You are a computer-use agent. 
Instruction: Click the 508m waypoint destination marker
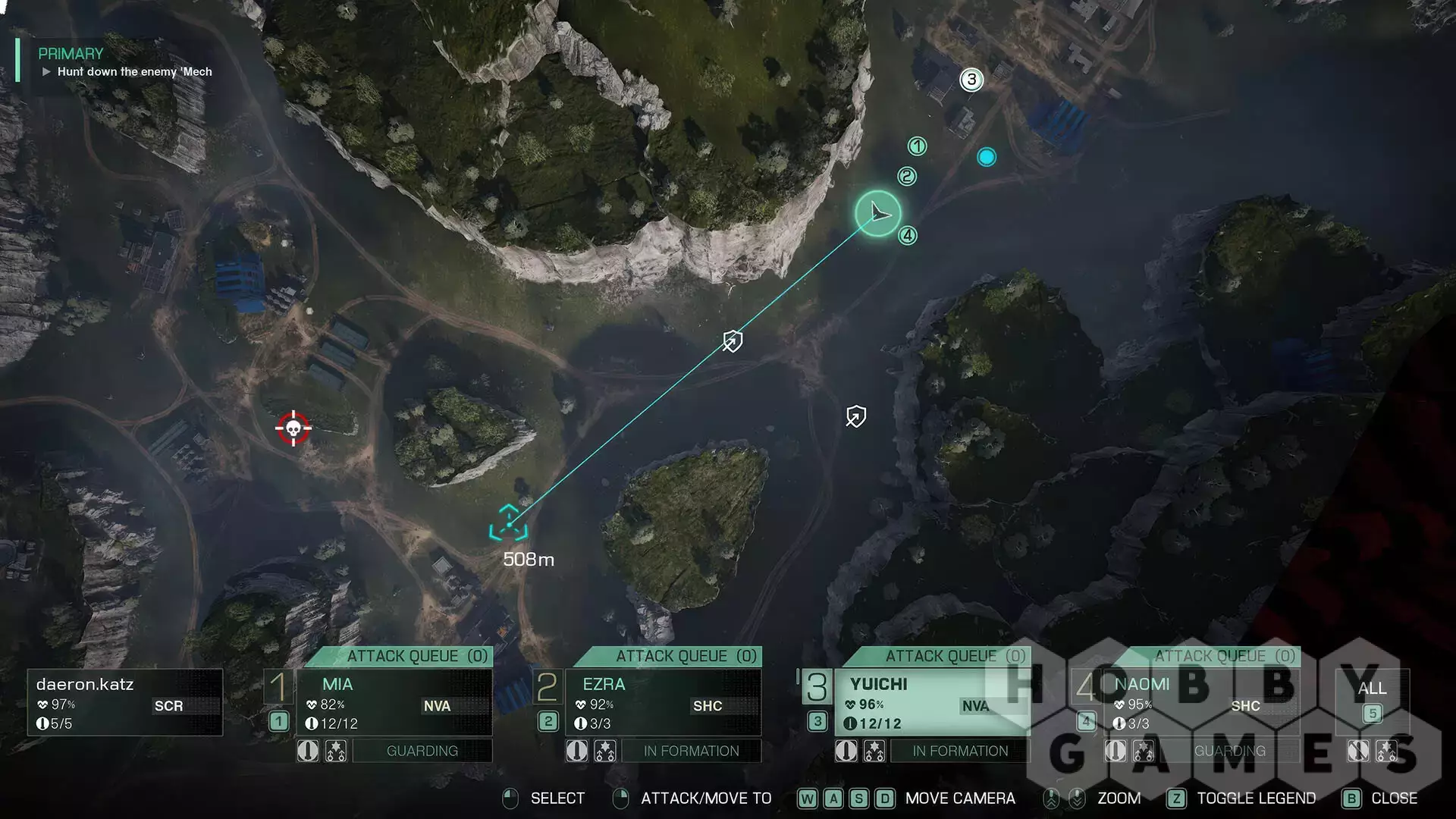[x=508, y=523]
